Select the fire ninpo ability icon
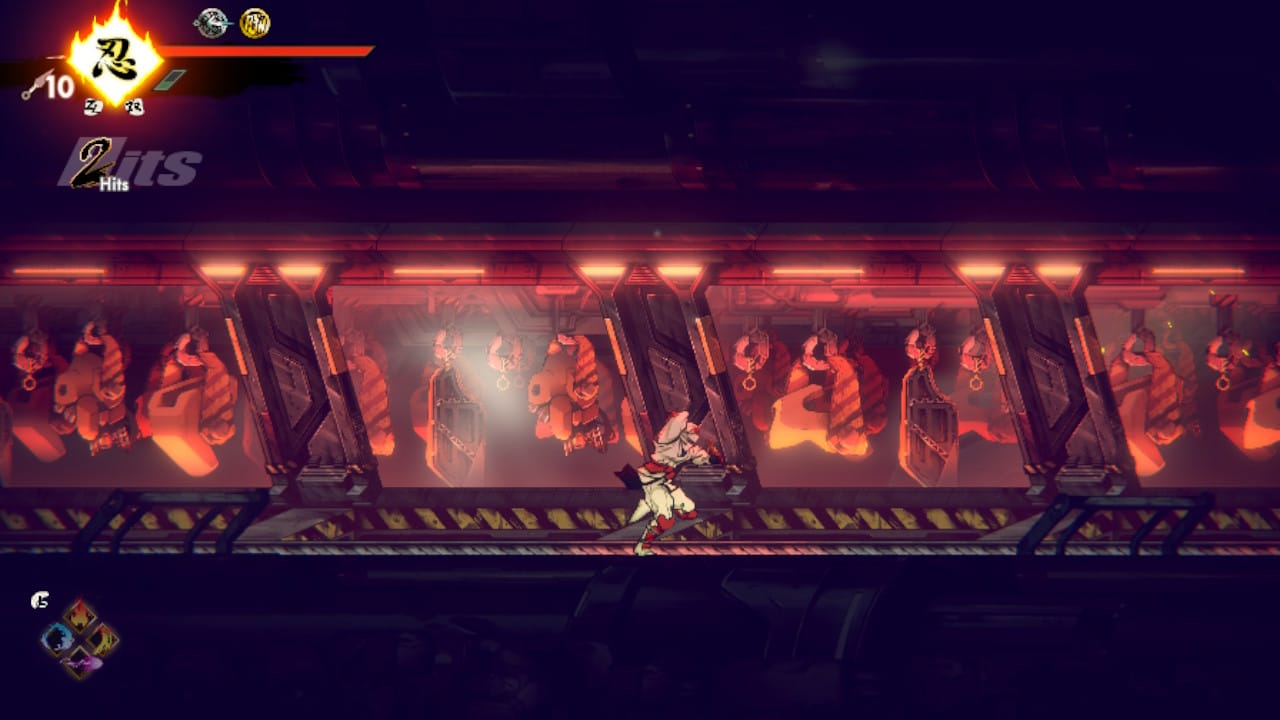The image size is (1280, 720). click(x=79, y=616)
